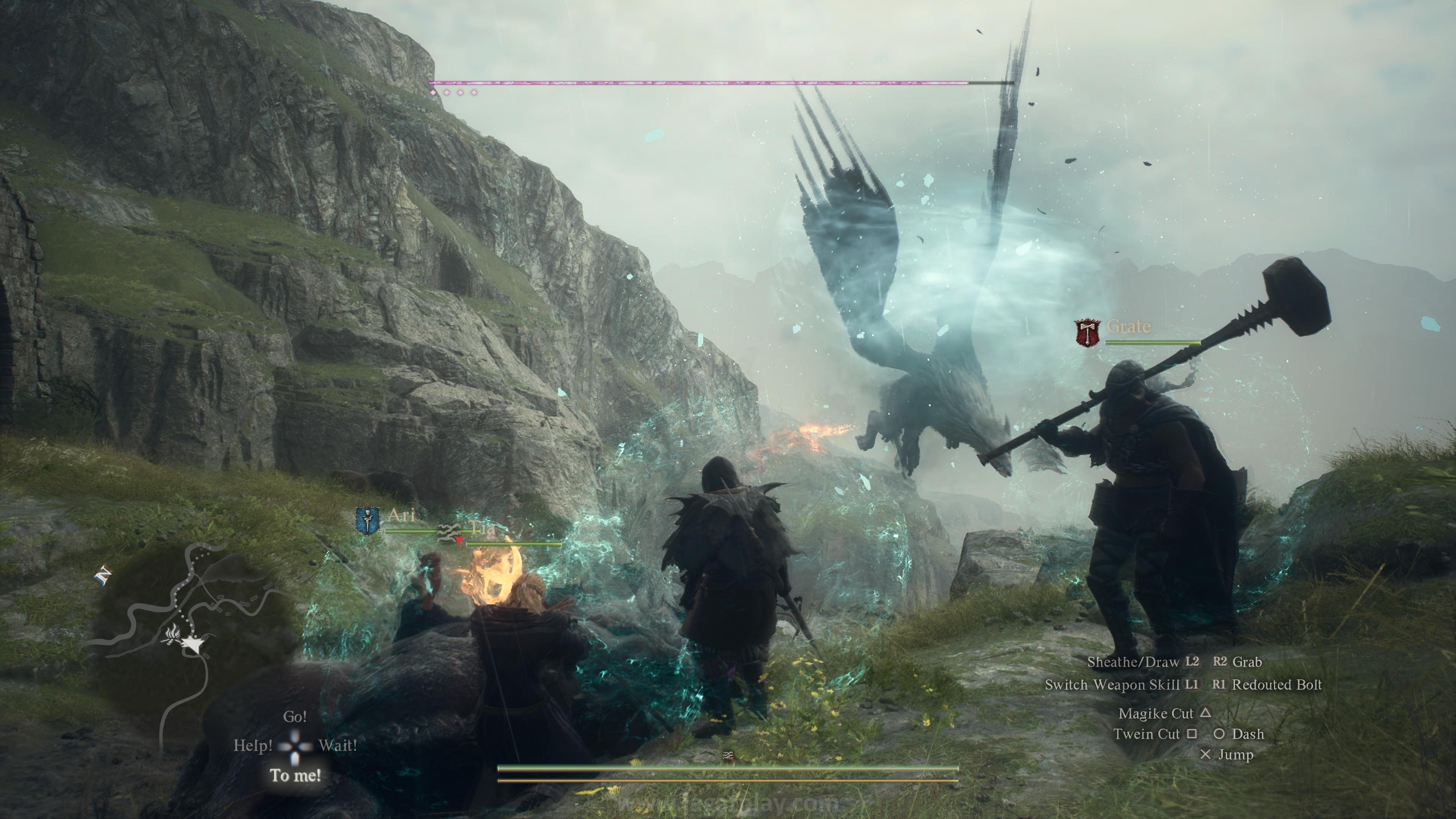Issue the "Help!" pawn command

tap(253, 745)
